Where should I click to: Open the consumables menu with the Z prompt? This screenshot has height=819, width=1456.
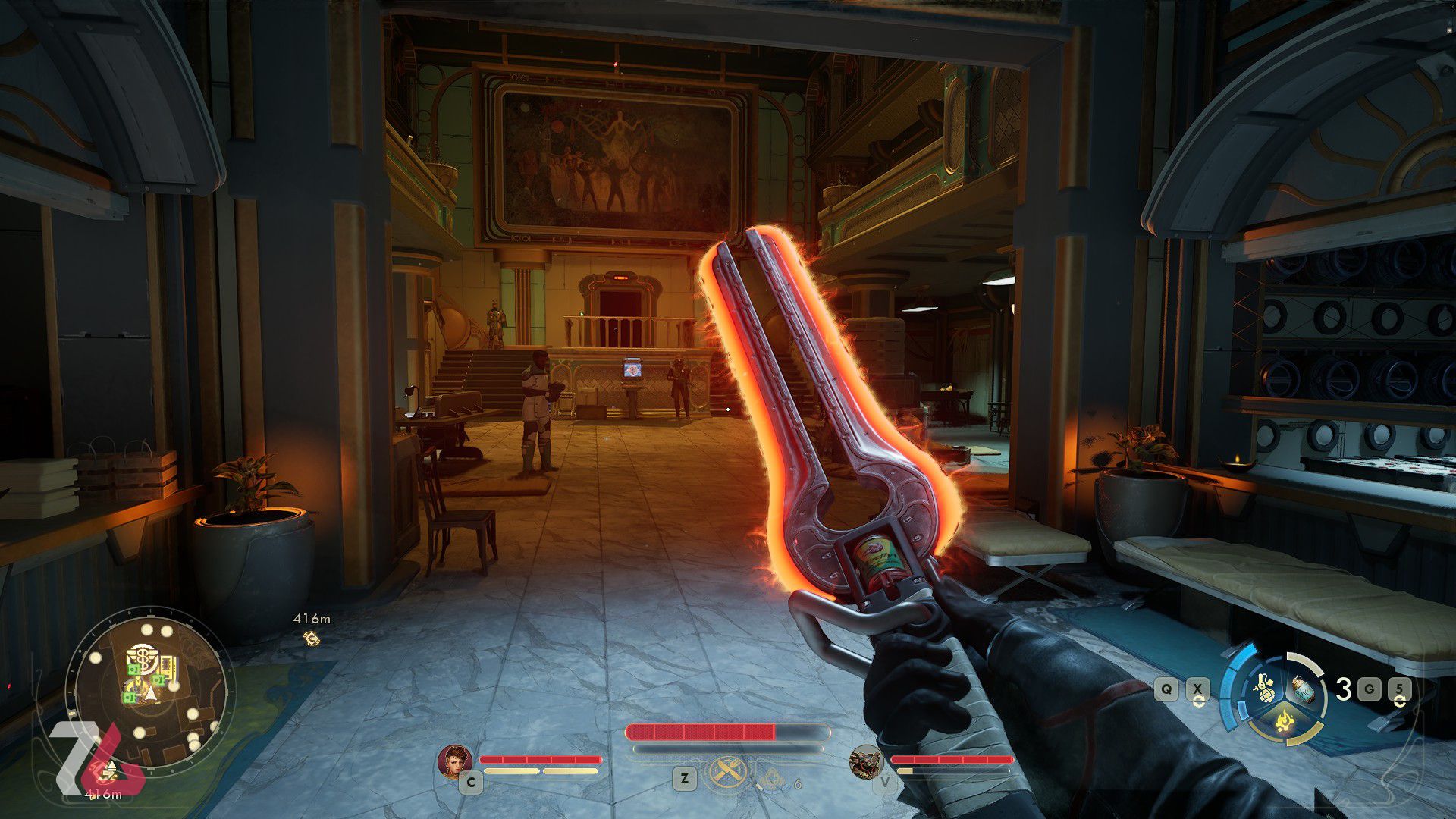point(683,777)
